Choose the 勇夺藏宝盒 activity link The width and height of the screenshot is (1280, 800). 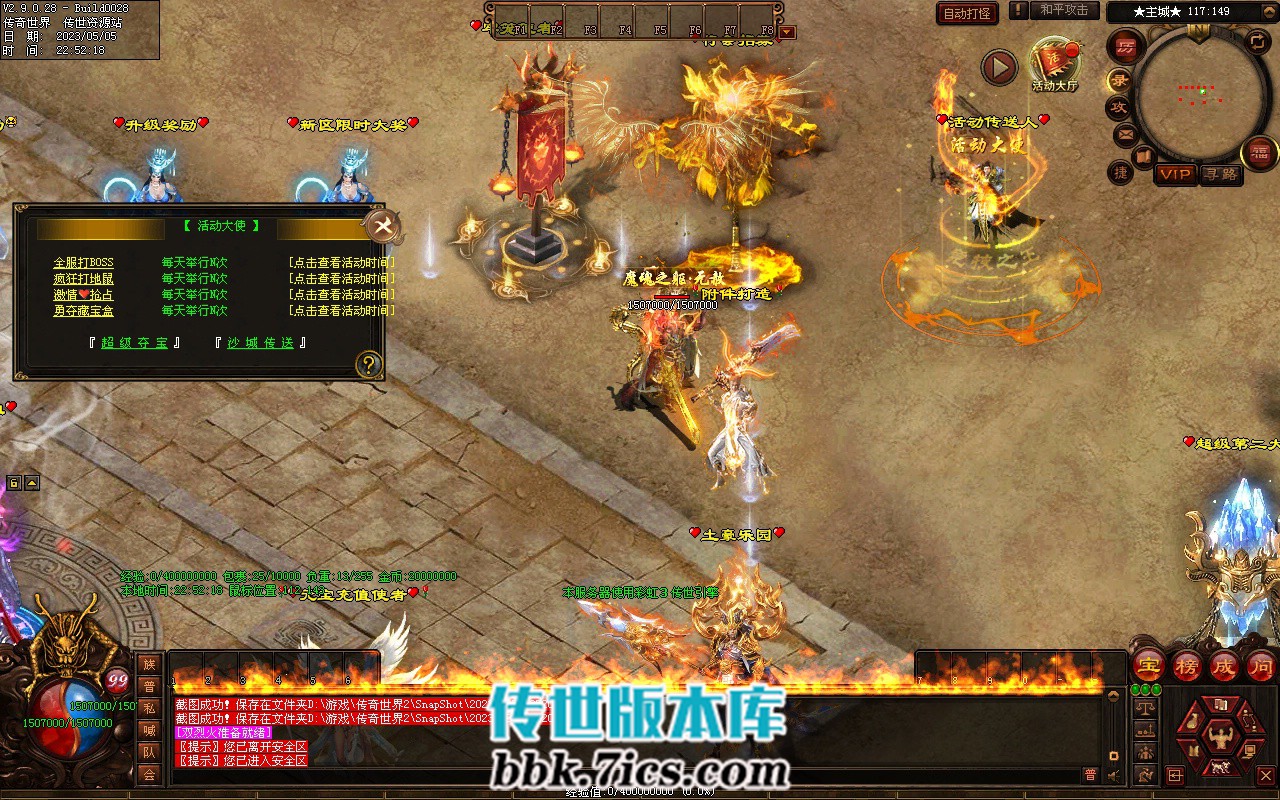83,311
